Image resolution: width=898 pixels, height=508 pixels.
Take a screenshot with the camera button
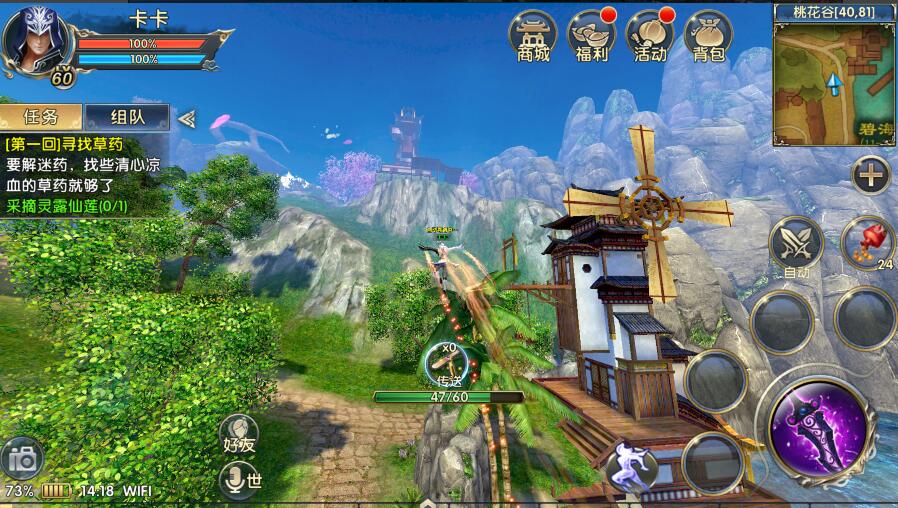(x=22, y=460)
